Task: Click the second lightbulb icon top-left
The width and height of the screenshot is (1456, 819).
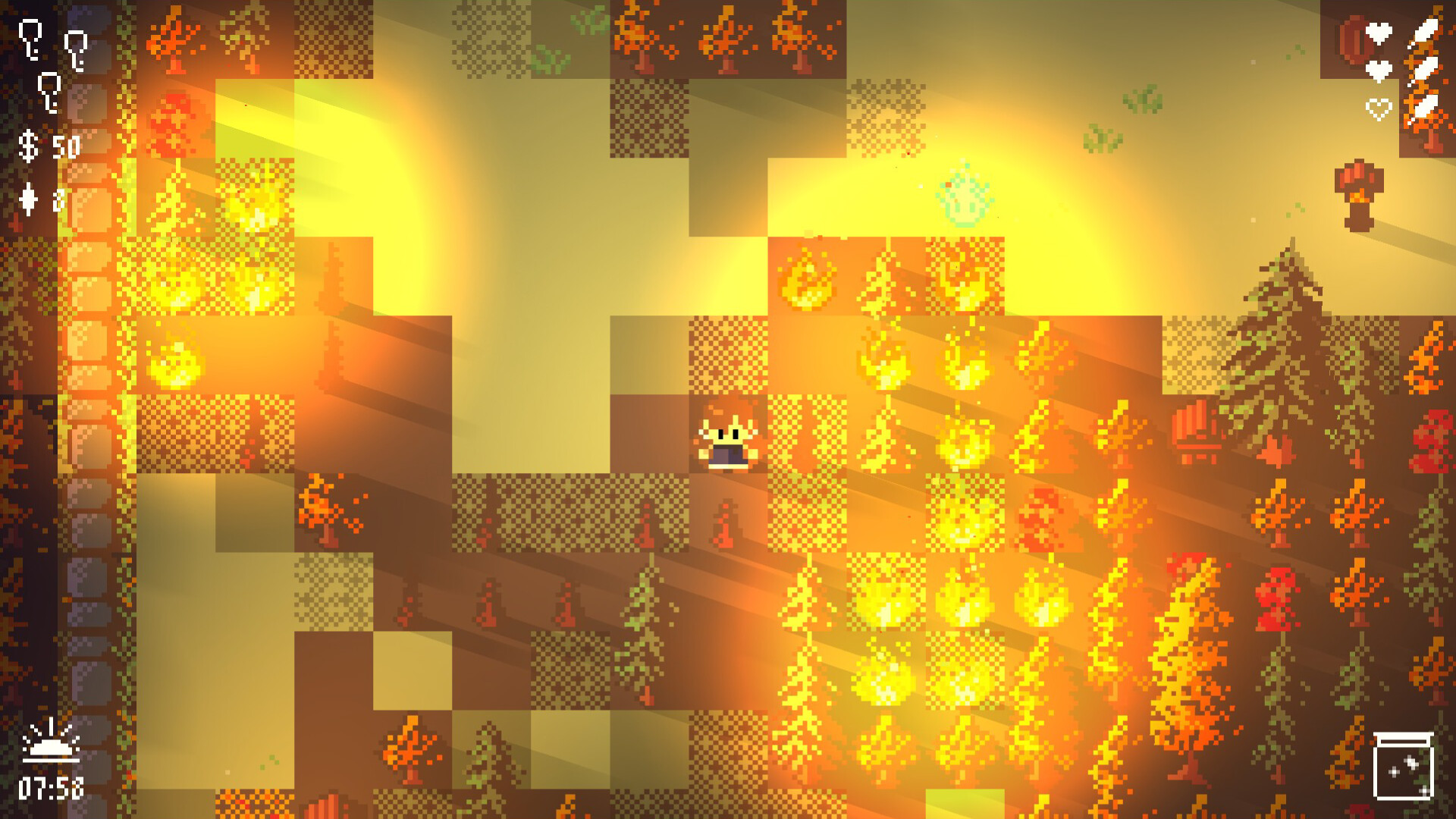Action: coord(76,49)
